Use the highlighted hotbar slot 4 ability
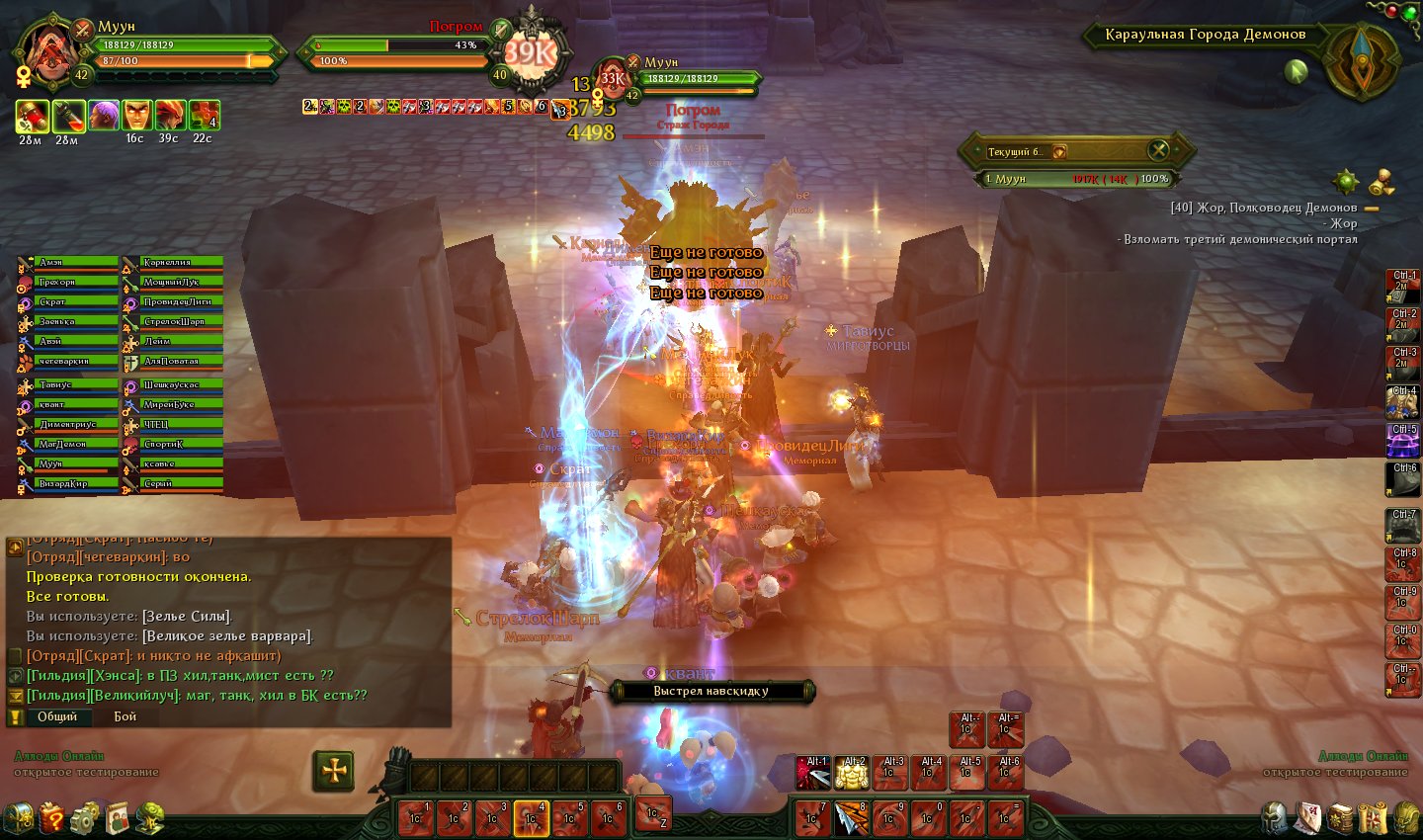This screenshot has width=1423, height=840. point(531,818)
